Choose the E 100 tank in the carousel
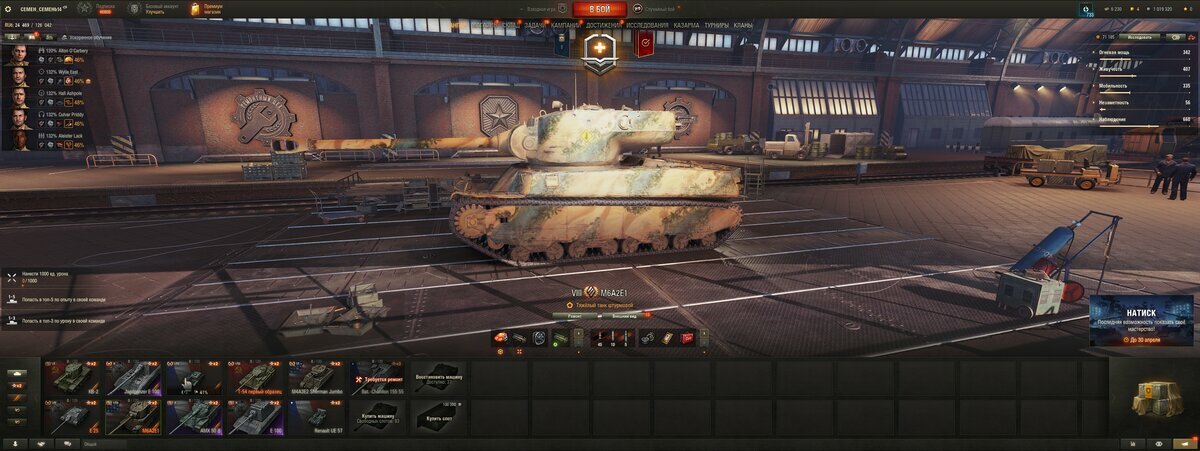1200x451 pixels. [x=256, y=416]
